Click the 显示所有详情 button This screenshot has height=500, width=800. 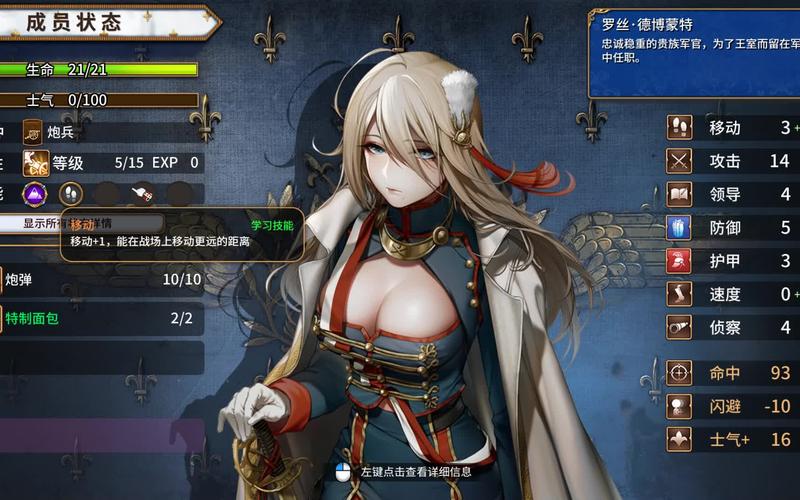click(x=30, y=223)
